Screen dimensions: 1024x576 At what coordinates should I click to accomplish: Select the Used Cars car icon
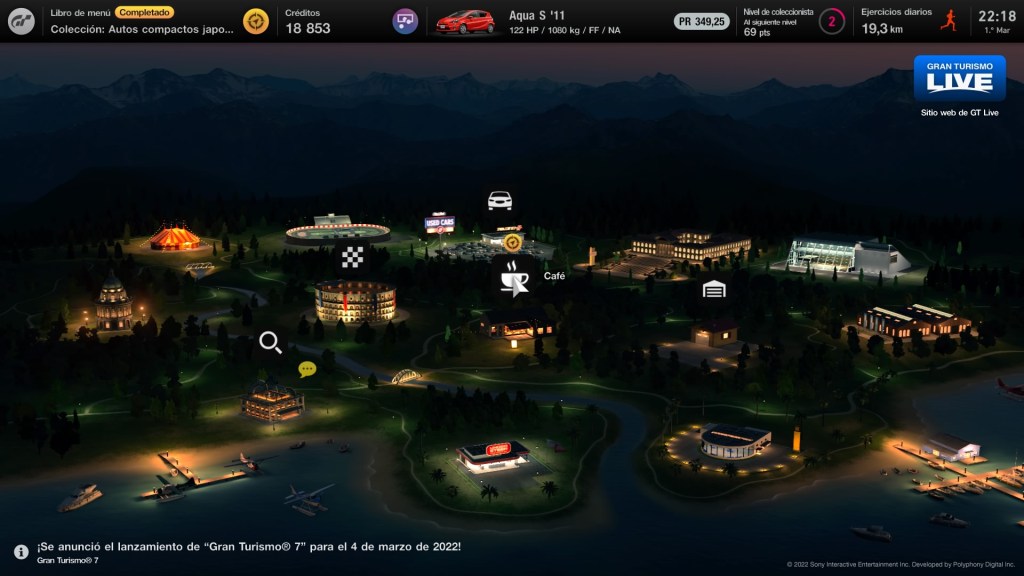(x=500, y=200)
